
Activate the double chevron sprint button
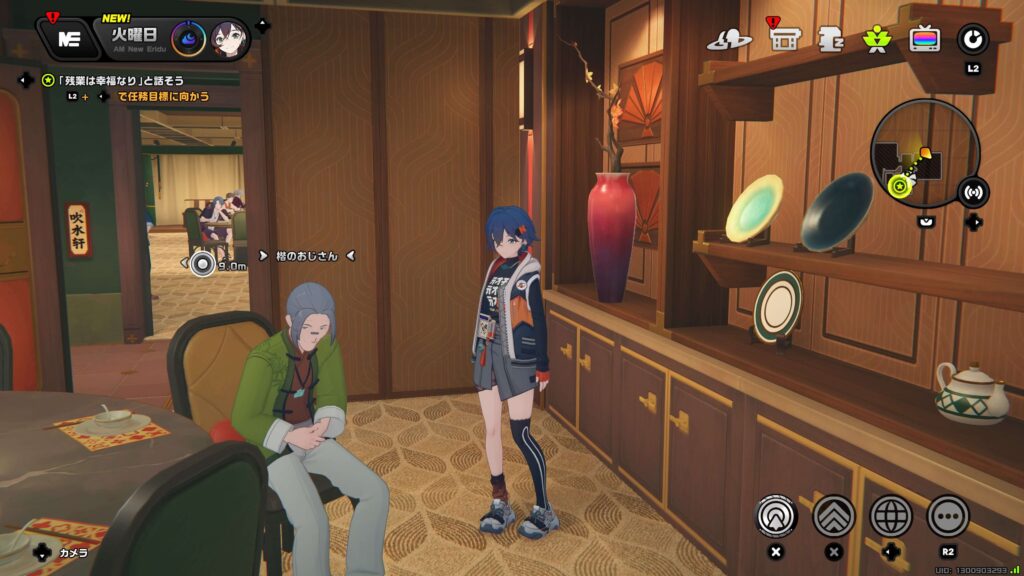pyautogui.click(x=833, y=516)
